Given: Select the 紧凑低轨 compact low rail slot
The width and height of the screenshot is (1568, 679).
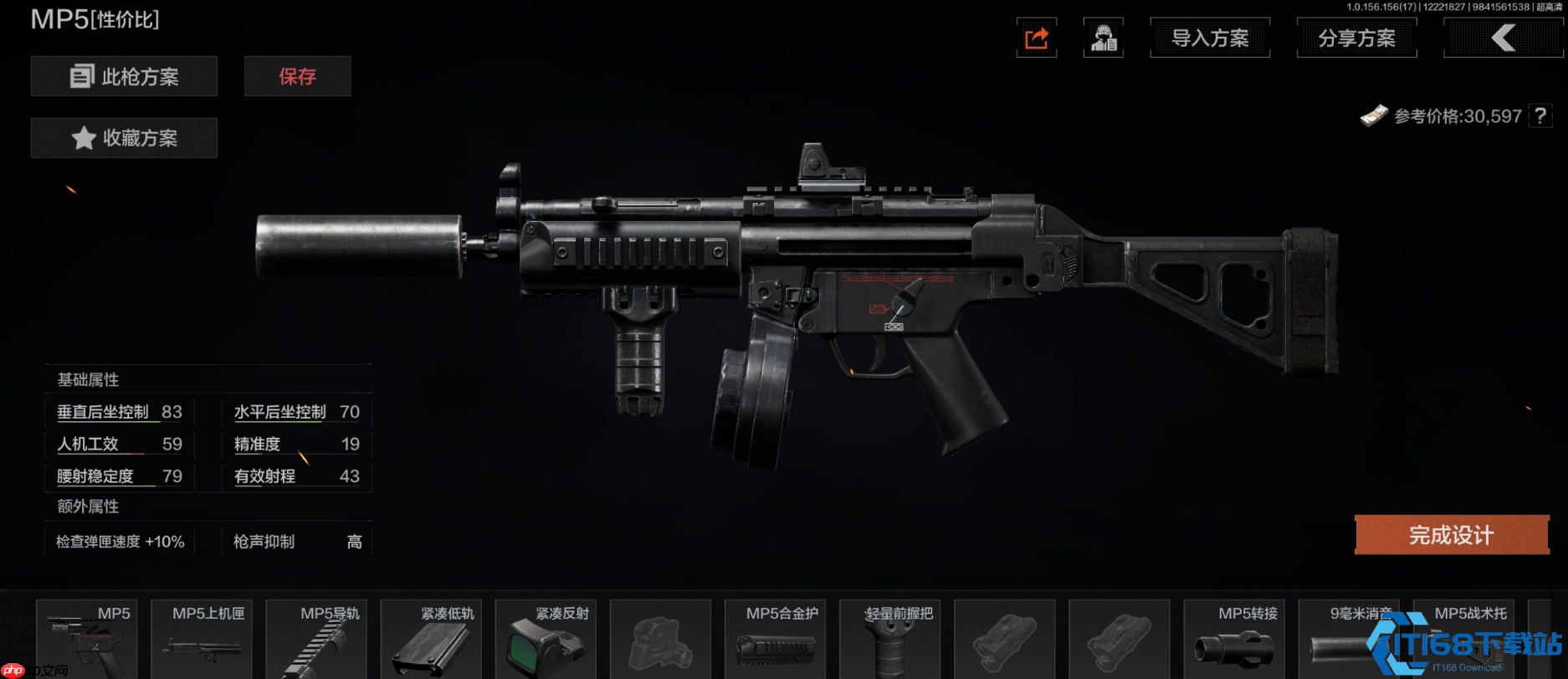Looking at the screenshot, I should 431,640.
